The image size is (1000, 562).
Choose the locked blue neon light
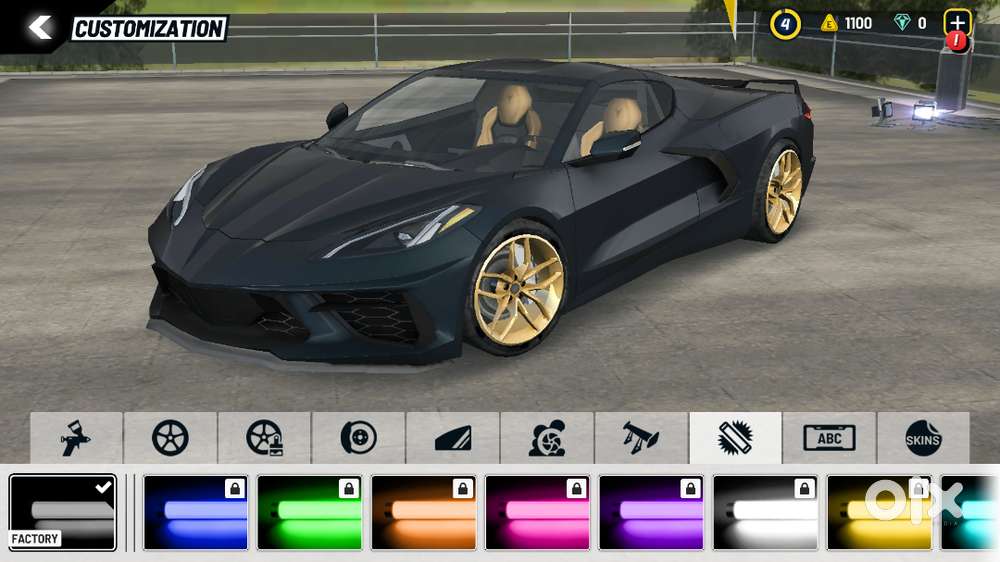195,513
